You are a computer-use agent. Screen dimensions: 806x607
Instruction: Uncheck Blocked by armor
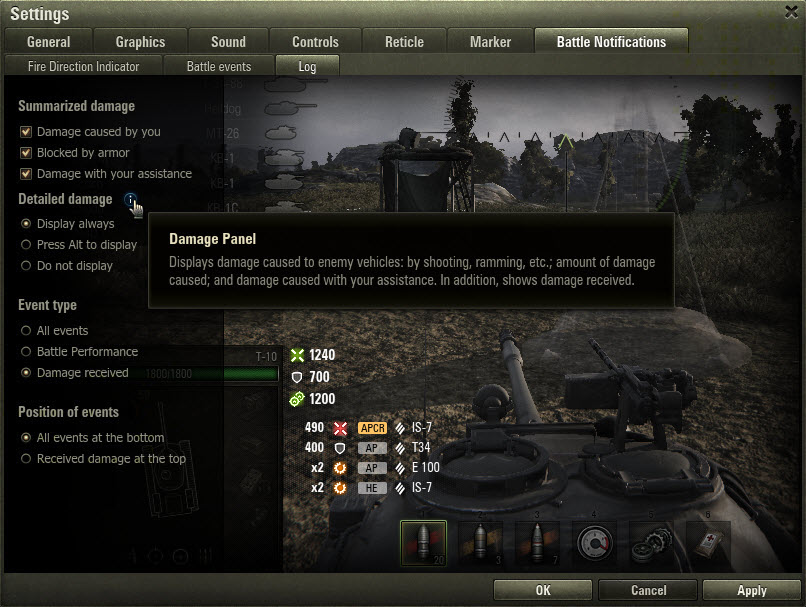pos(27,153)
